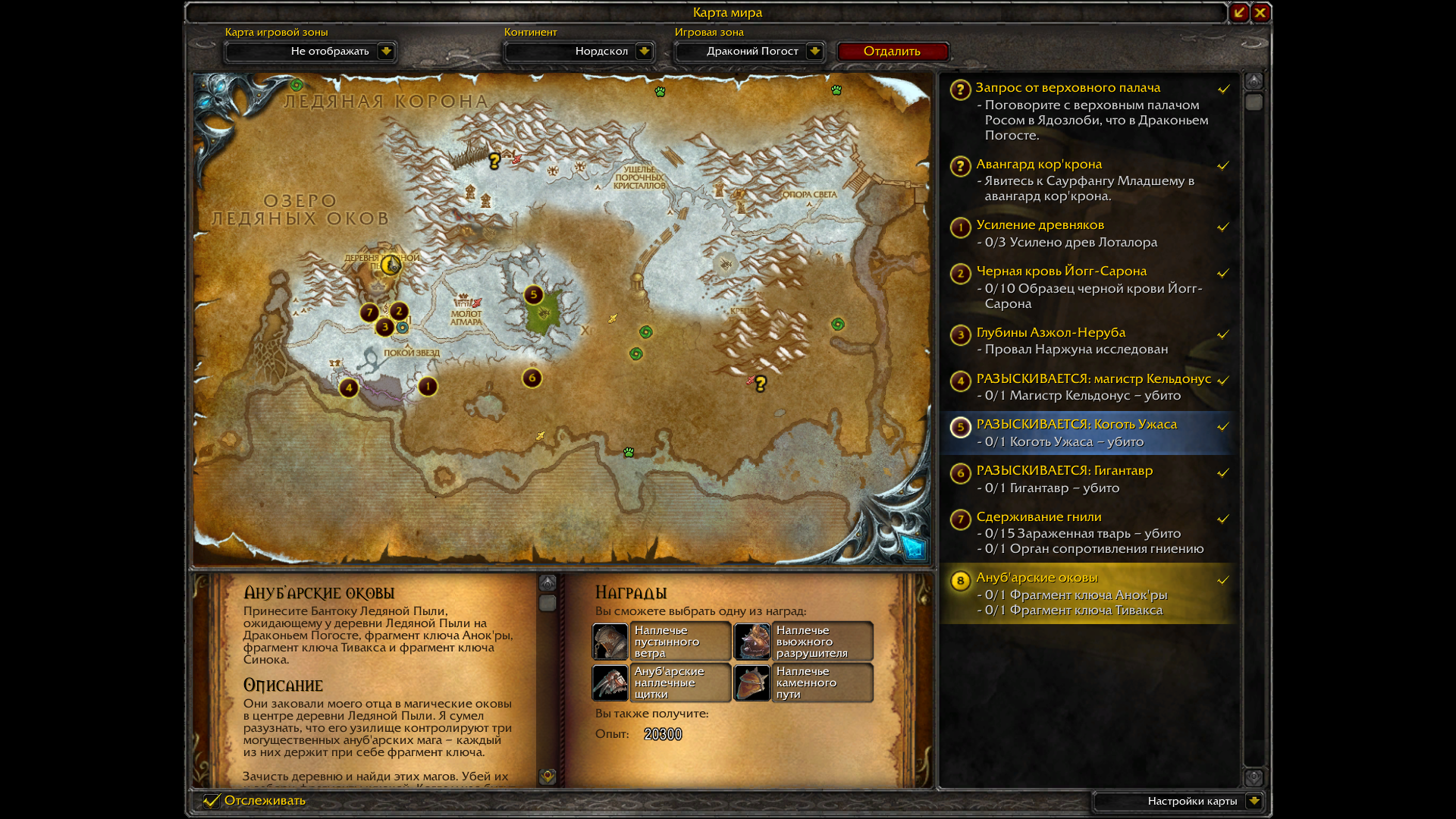Open the Карта игровой зоны dropdown
The height and width of the screenshot is (819, 1456).
point(386,52)
